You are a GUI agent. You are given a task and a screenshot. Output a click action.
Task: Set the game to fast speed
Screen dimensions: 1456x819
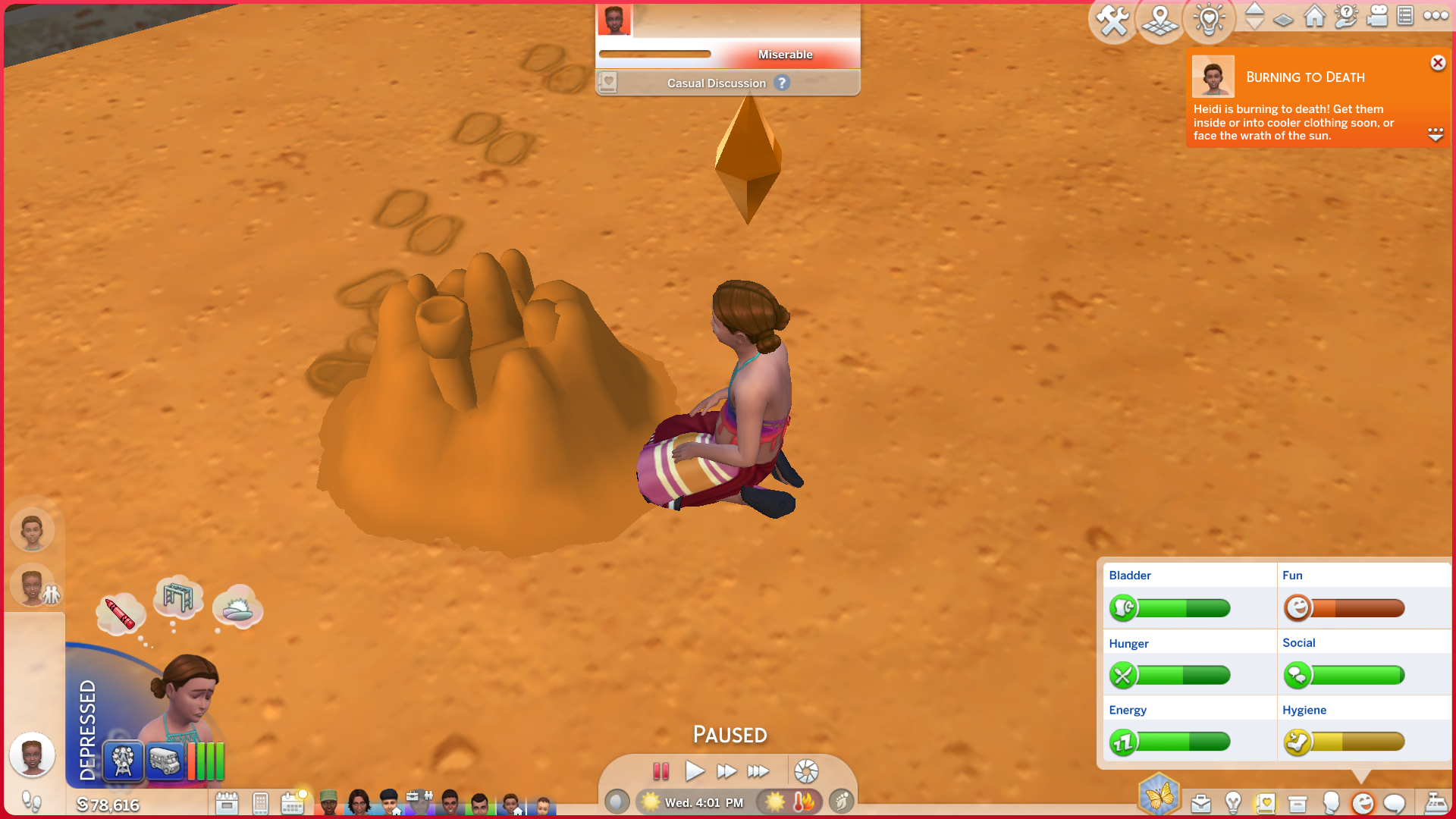coord(726,772)
